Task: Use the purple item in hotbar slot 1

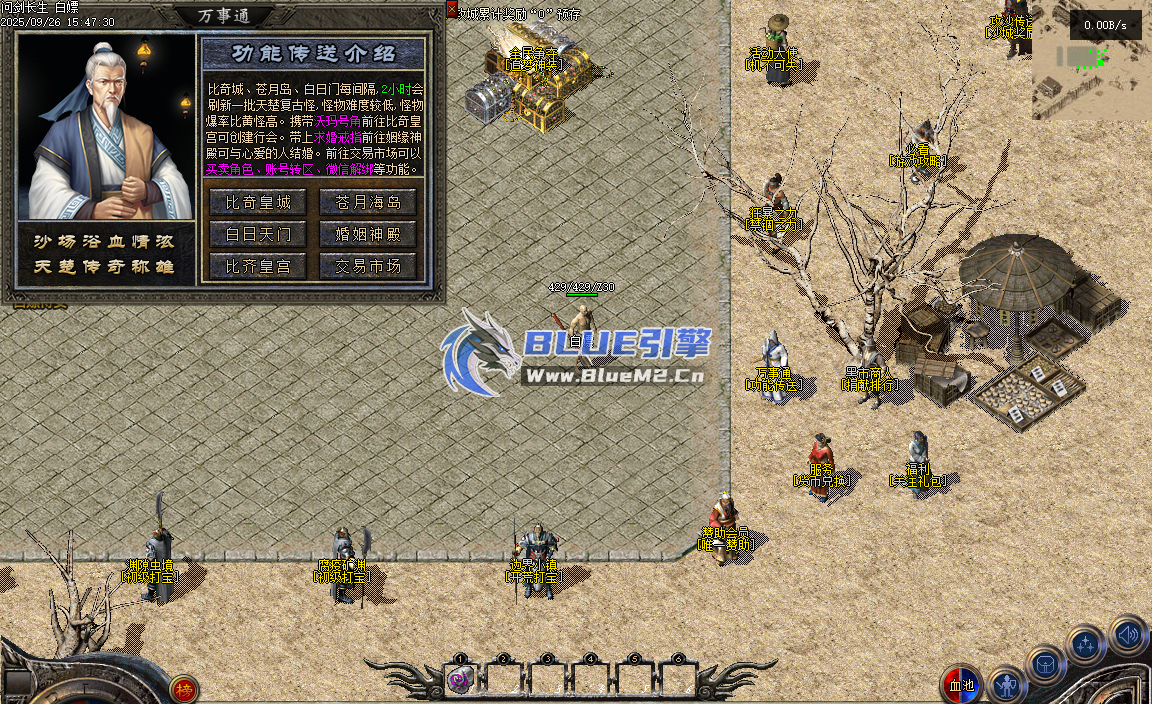Action: coord(459,680)
